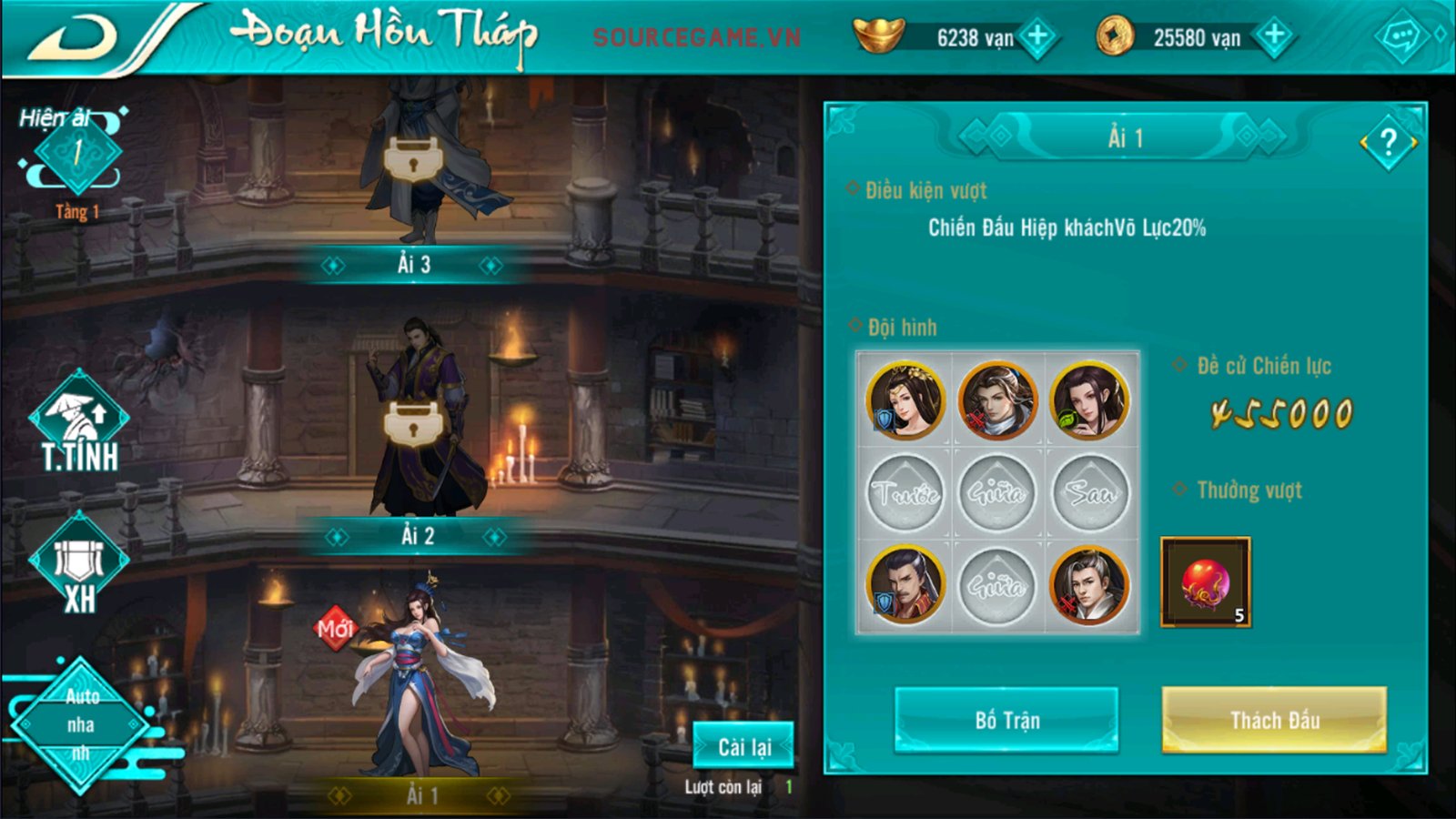This screenshot has height=819, width=1456.
Task: Open the Hiện ải current stage indicator
Action: (x=78, y=153)
